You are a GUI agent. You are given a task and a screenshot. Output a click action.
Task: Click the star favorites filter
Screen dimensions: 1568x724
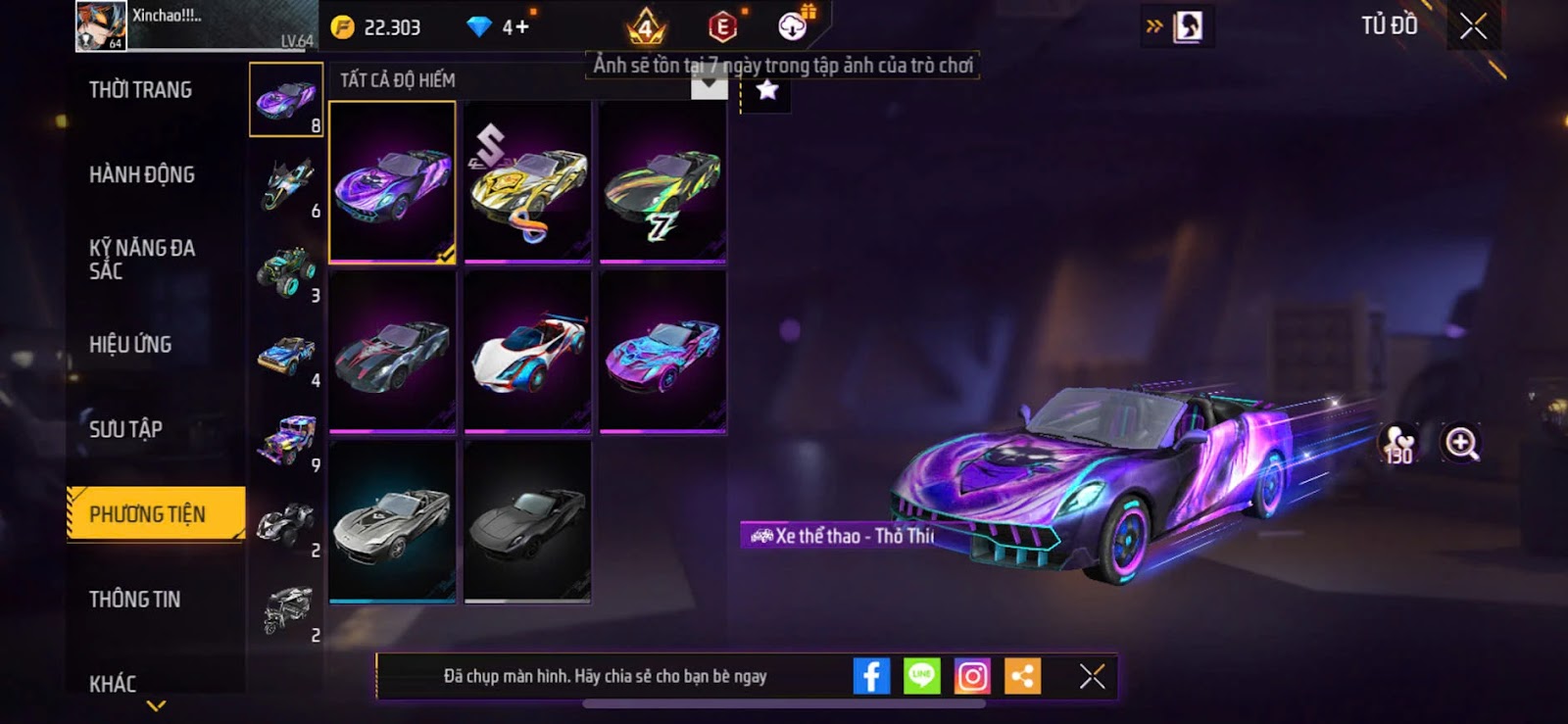coord(766,91)
